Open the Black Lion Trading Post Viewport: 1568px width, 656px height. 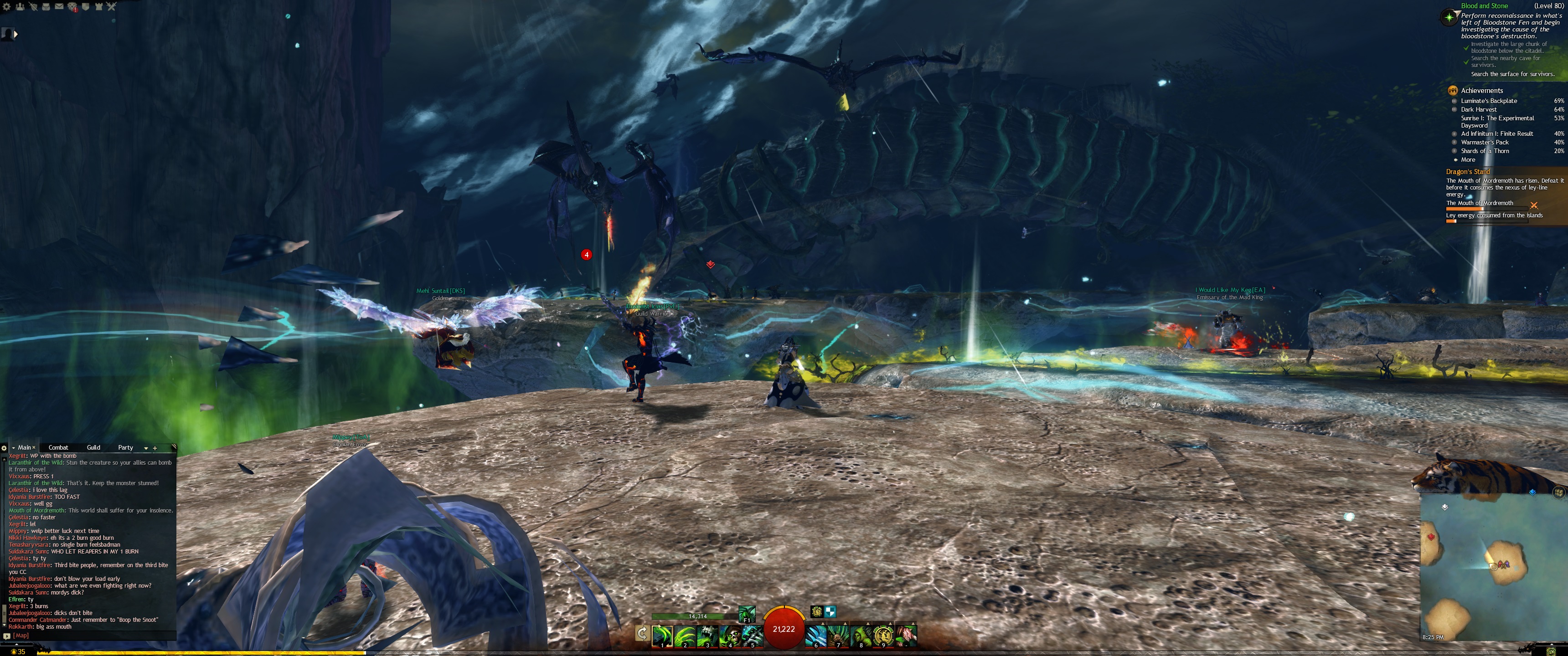[x=72, y=7]
